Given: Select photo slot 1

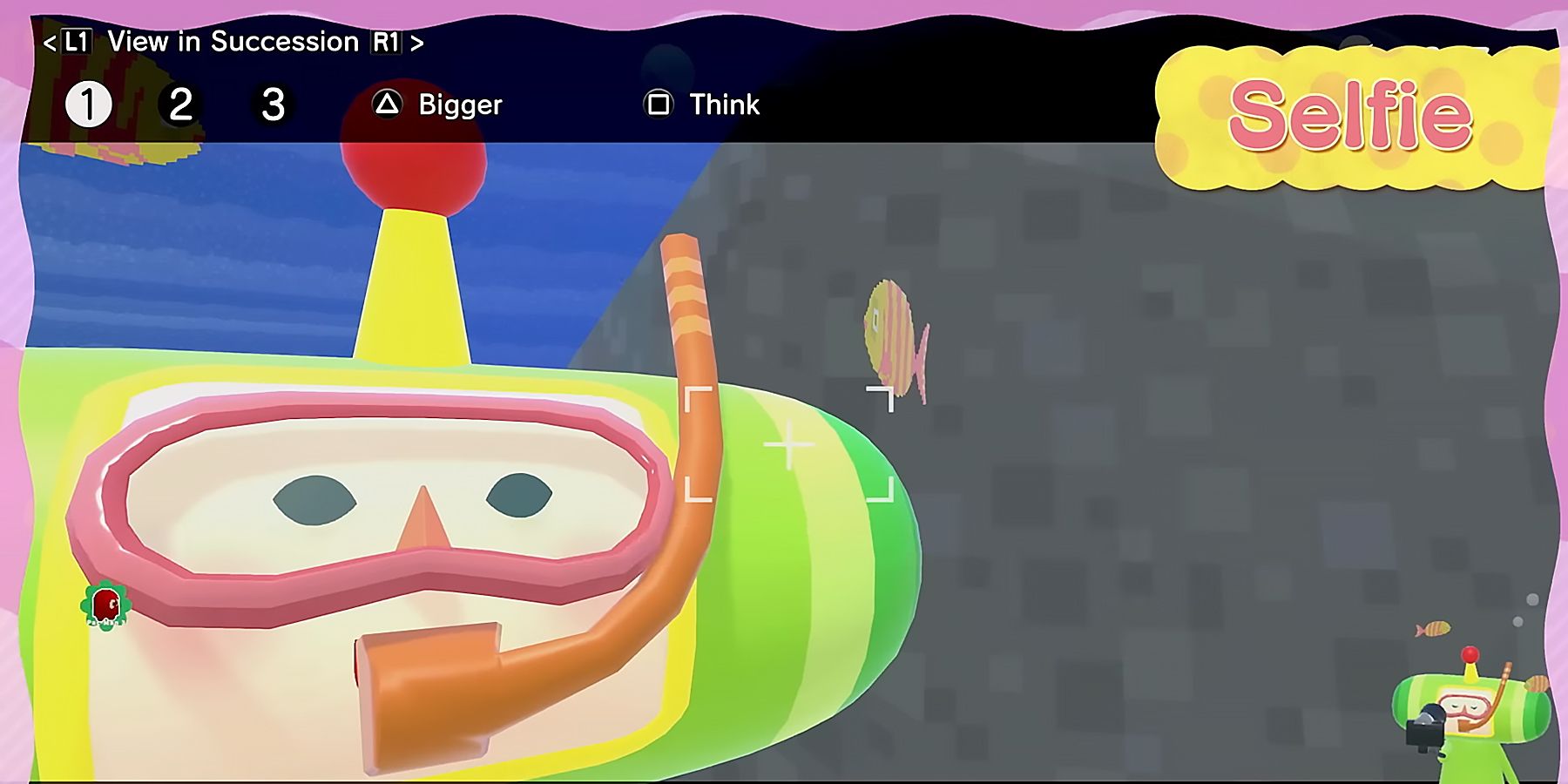Looking at the screenshot, I should click(85, 104).
